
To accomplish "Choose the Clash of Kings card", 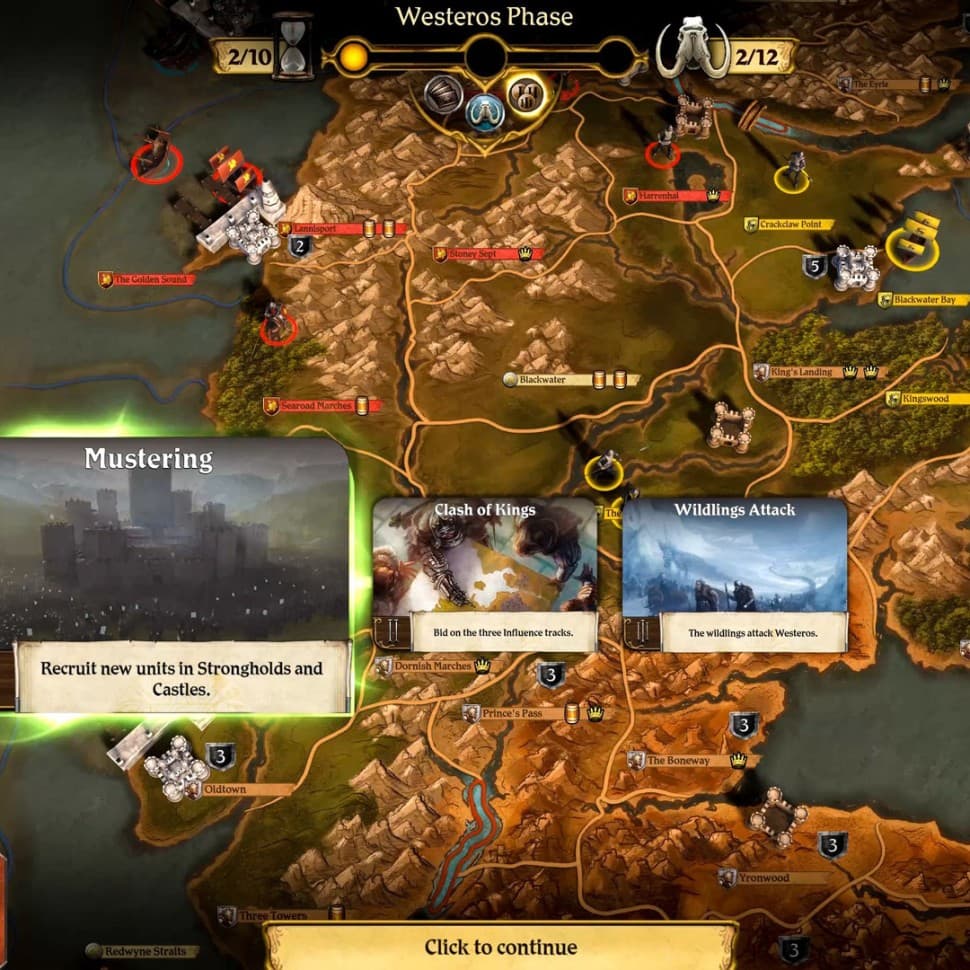I will tap(485, 573).
